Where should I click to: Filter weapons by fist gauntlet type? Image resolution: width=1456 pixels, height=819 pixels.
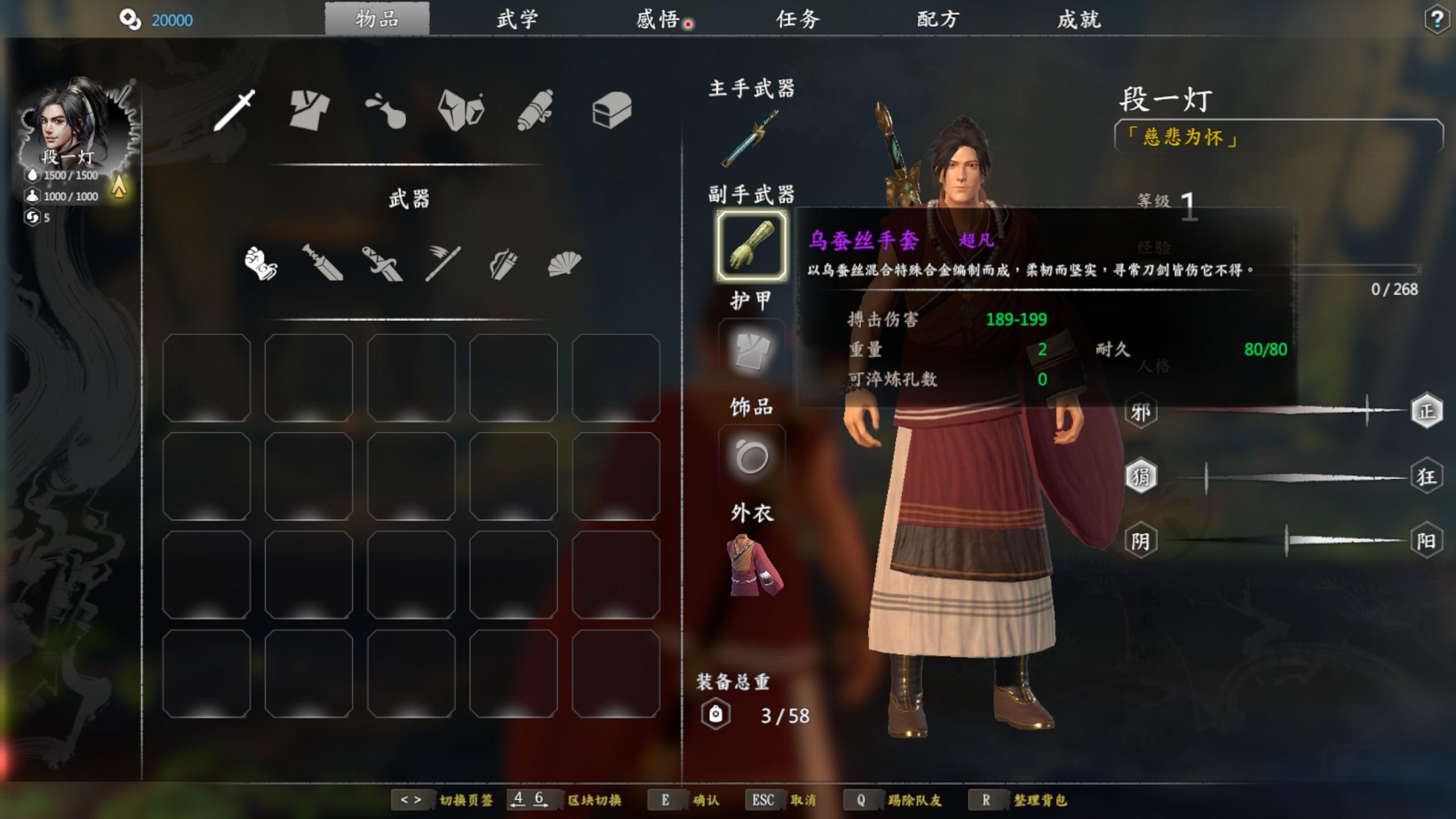click(x=261, y=263)
